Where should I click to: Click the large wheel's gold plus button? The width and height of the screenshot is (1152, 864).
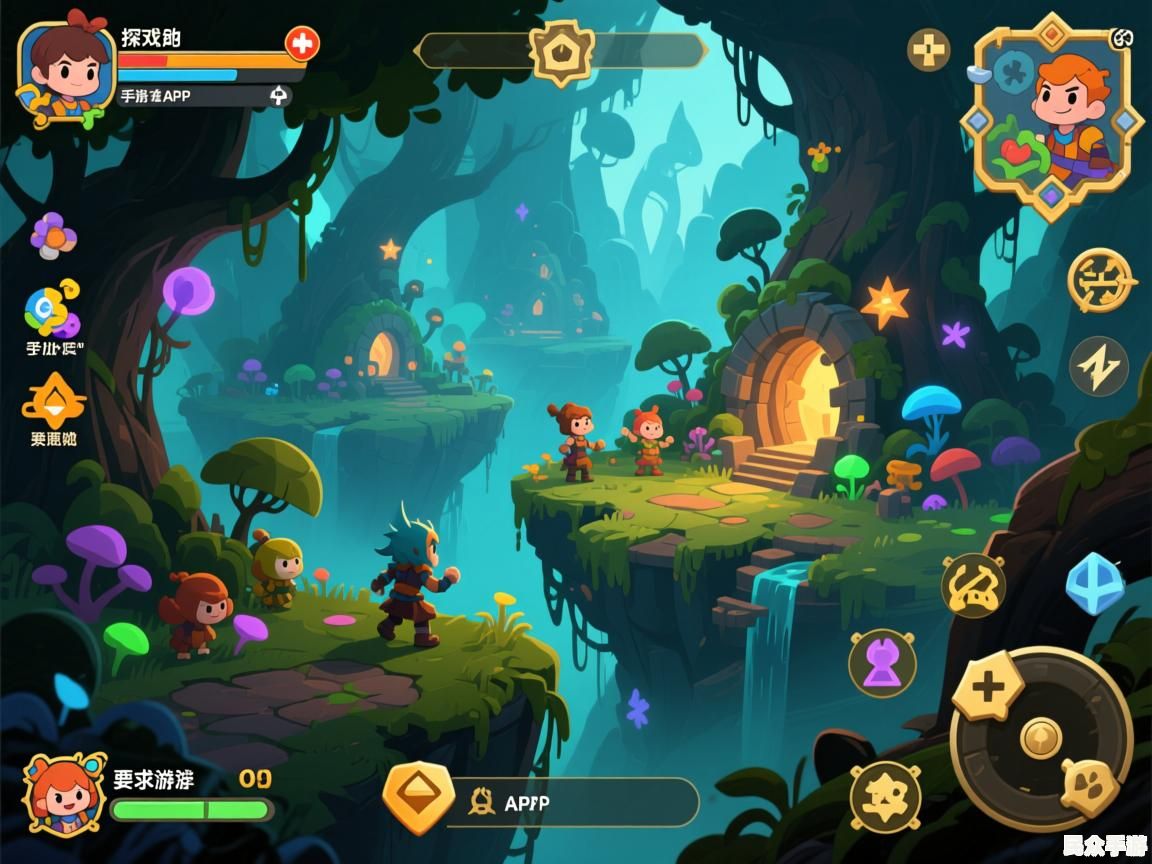click(x=988, y=687)
